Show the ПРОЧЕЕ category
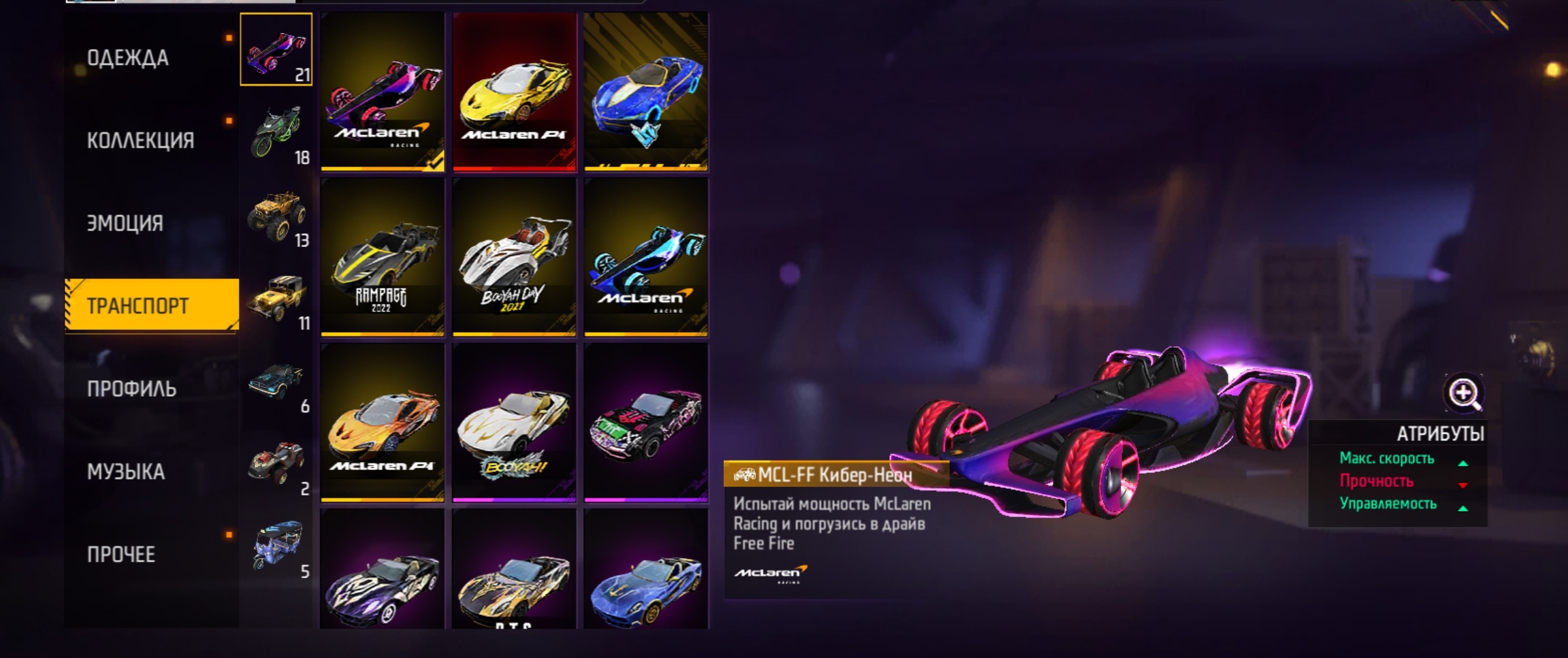This screenshot has height=658, width=1568. pos(121,555)
